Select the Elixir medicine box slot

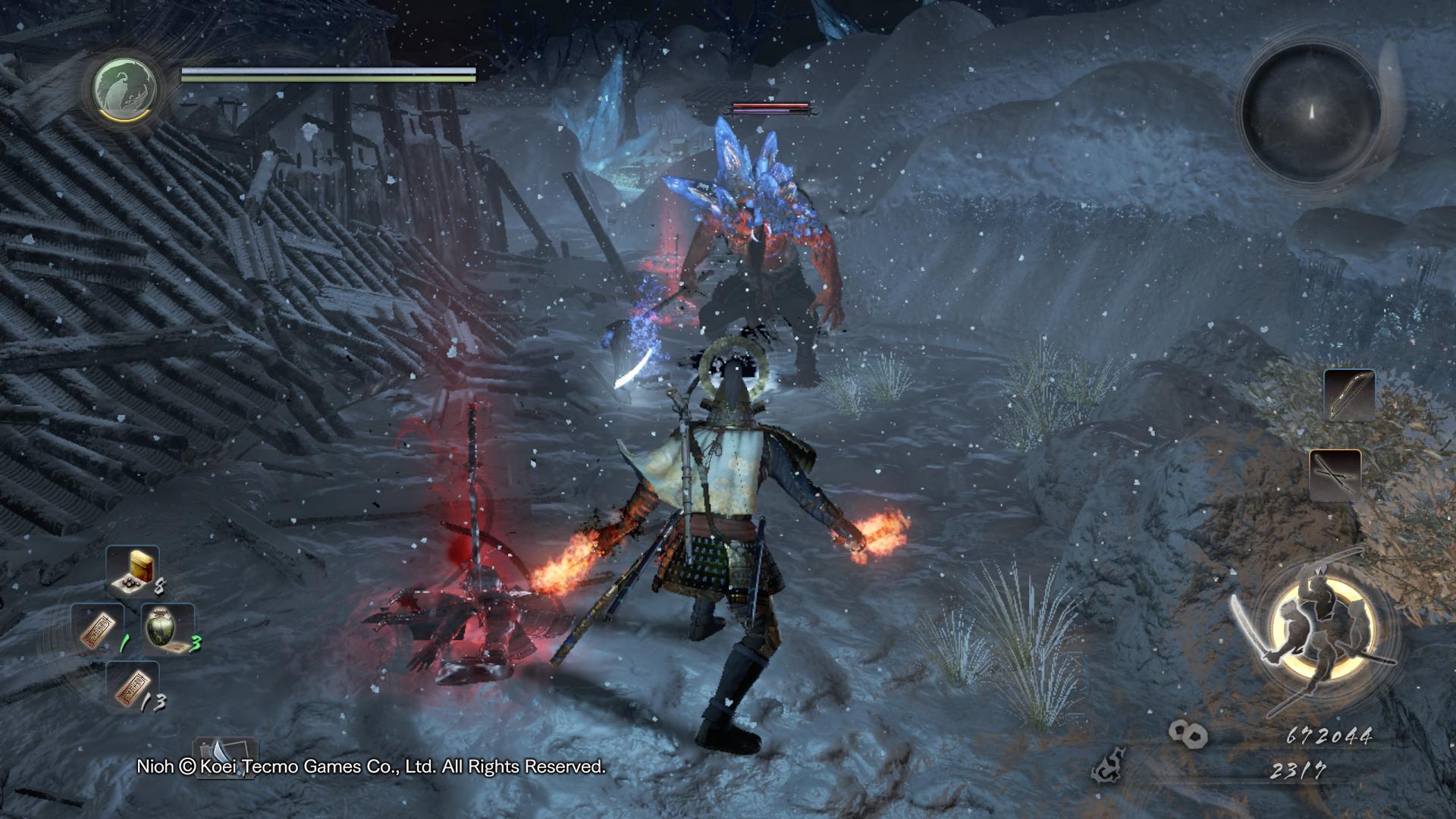(x=132, y=569)
